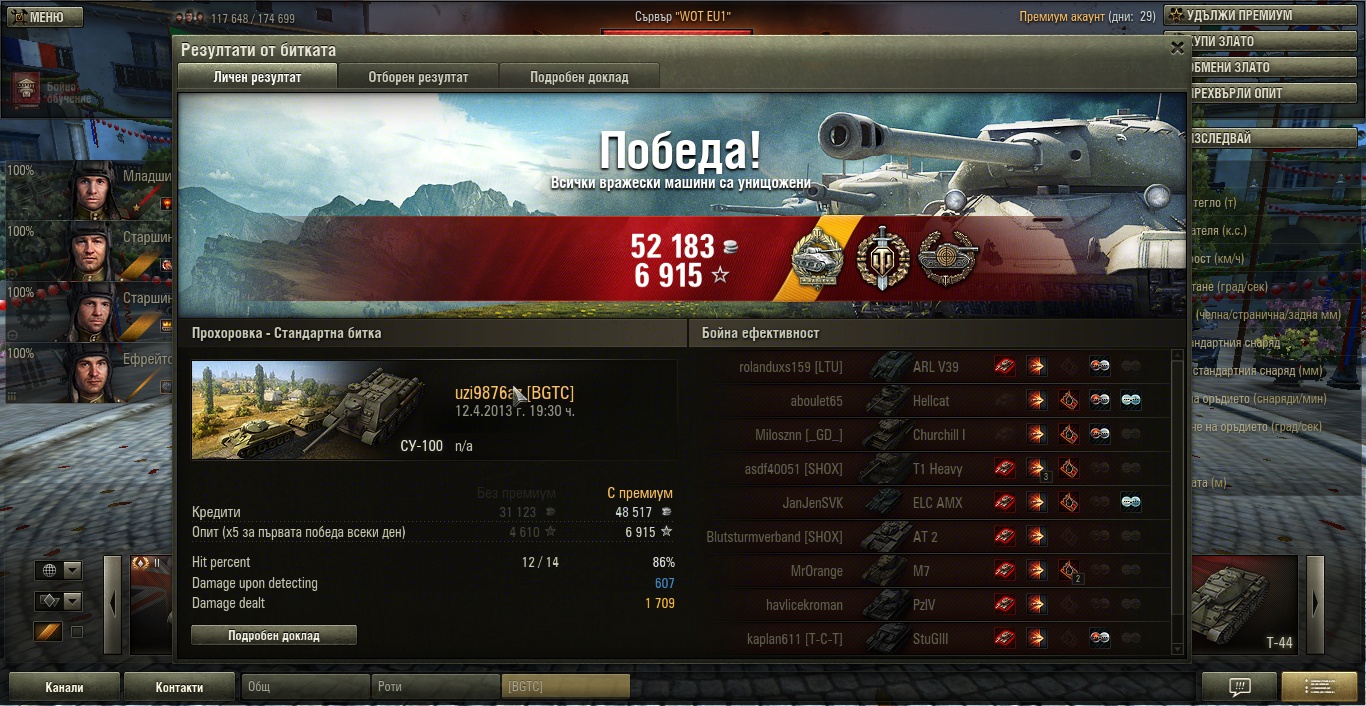Click the rolanduxs159 ARL V39 row
1366x706 pixels.
pos(930,367)
